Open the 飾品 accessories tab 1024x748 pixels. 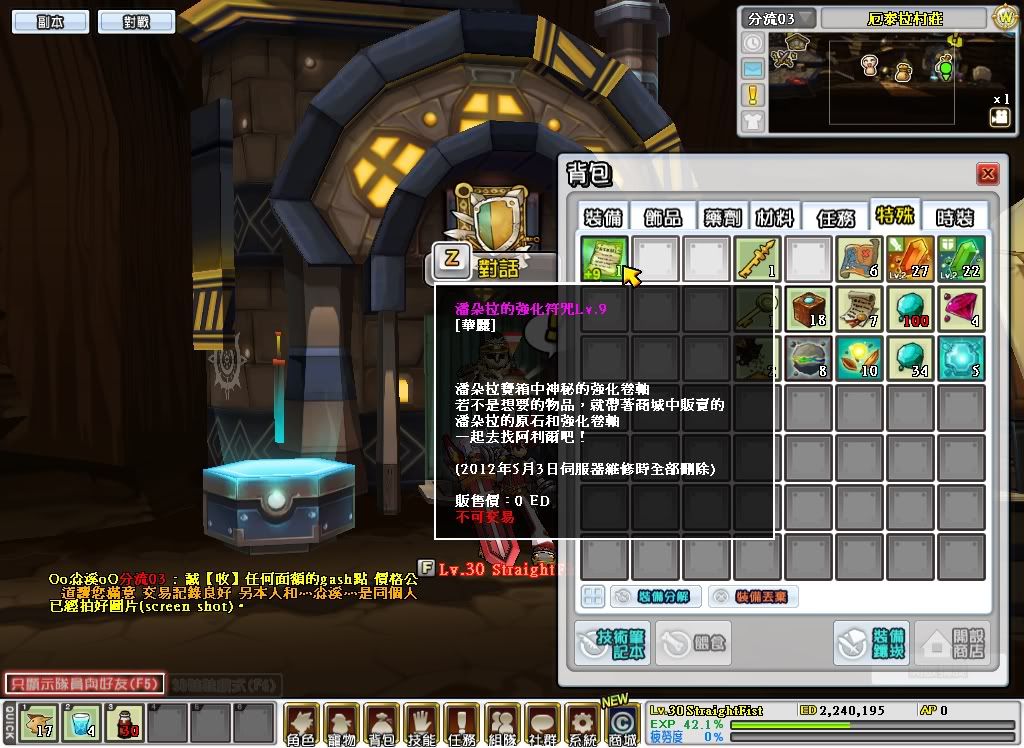[x=663, y=217]
